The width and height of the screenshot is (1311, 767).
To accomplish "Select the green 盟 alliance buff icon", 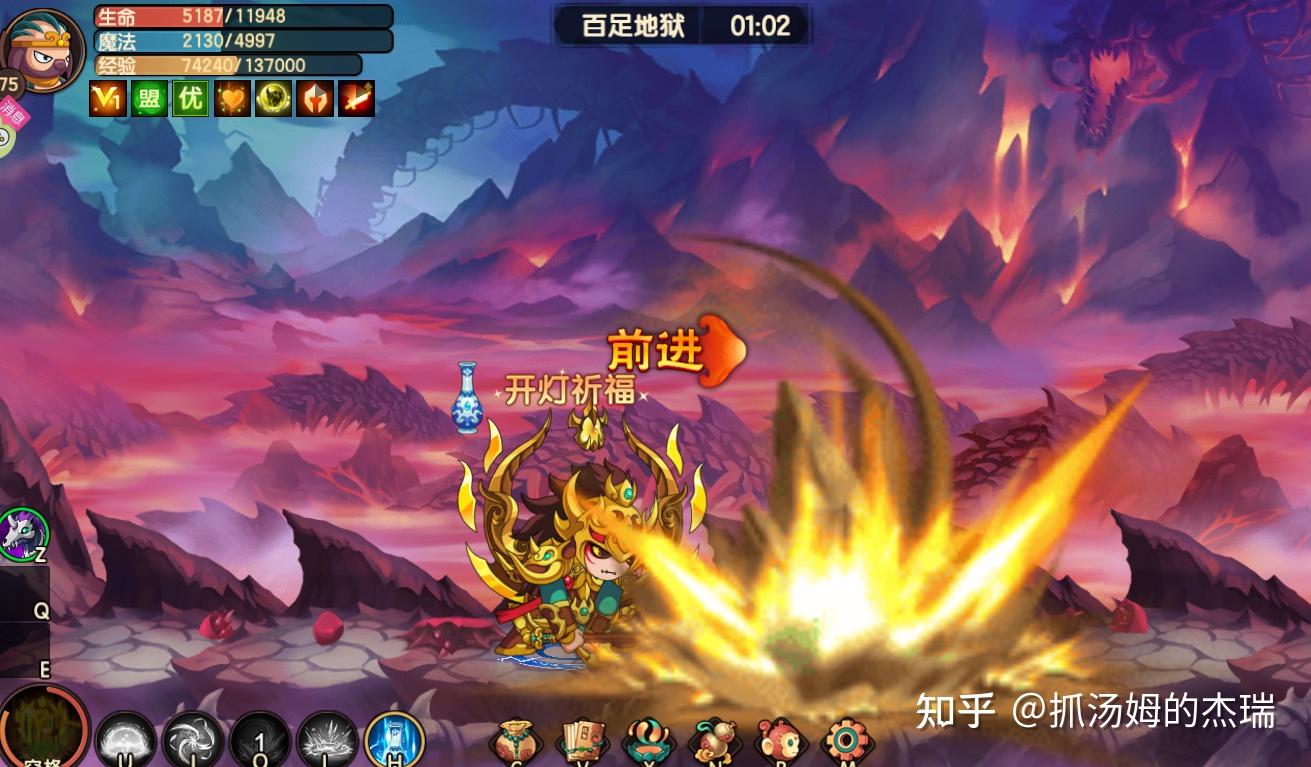I will pos(149,99).
